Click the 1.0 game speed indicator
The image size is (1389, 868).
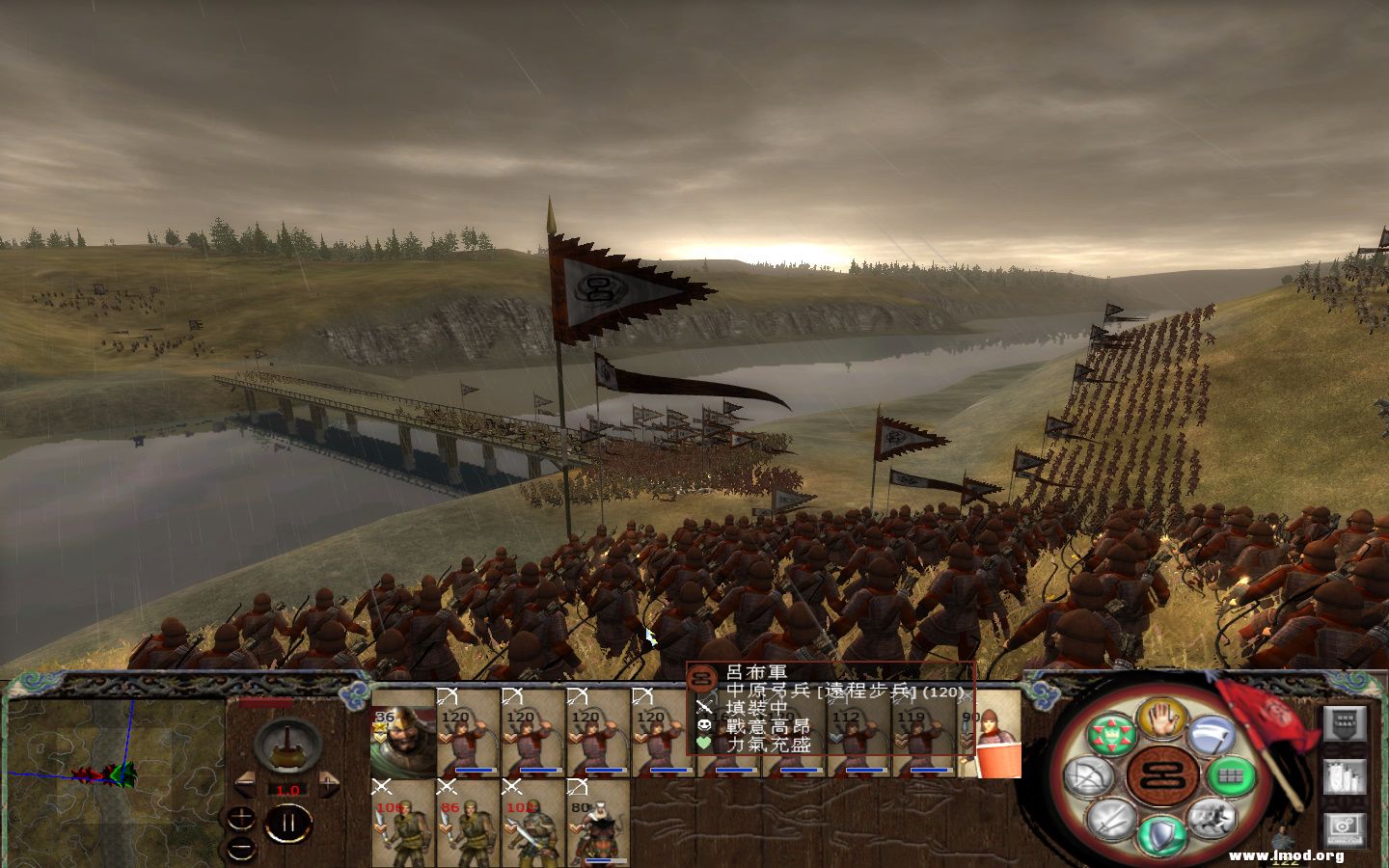click(287, 790)
